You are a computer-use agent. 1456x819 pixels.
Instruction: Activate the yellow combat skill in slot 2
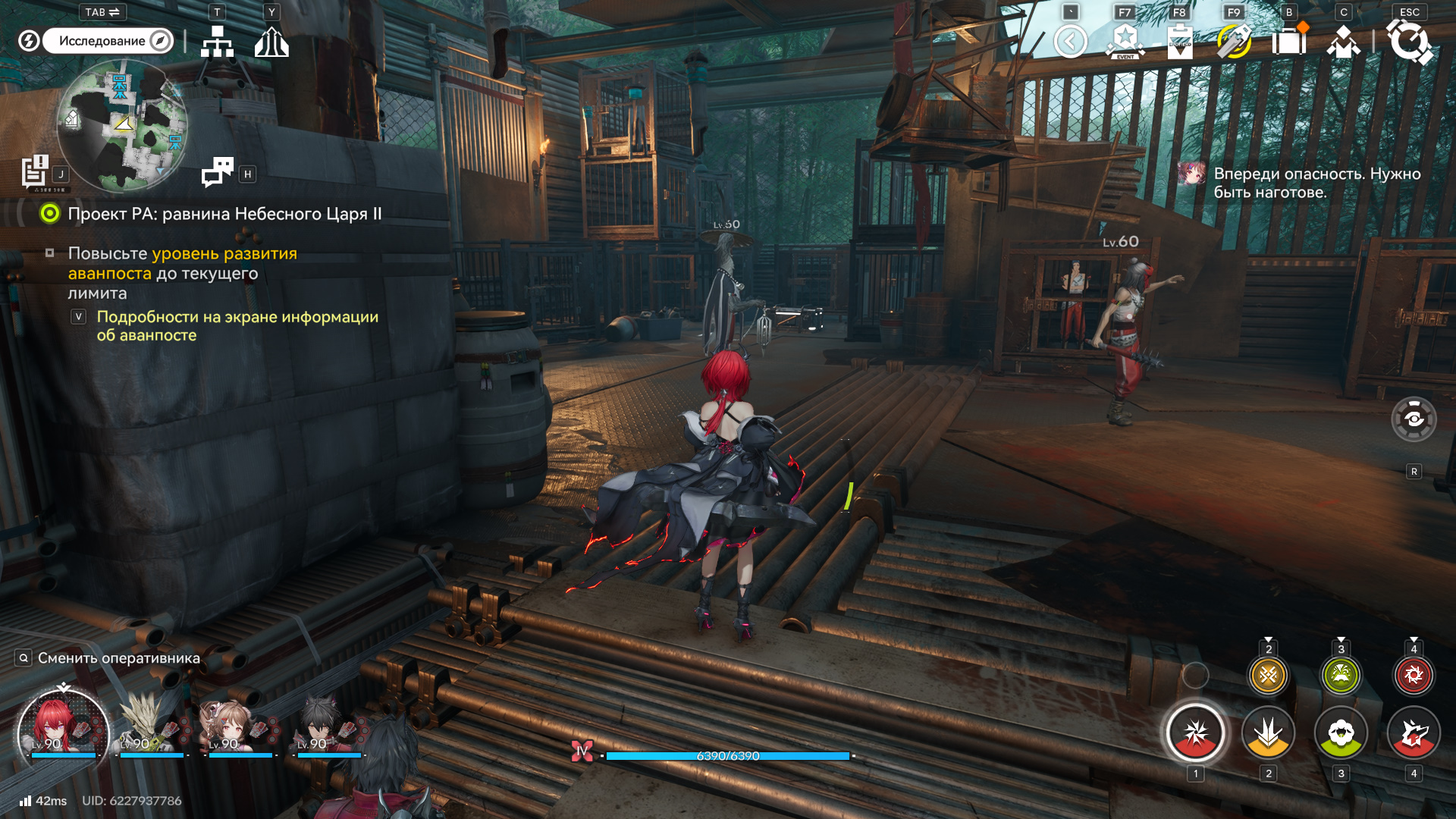coord(1268,733)
